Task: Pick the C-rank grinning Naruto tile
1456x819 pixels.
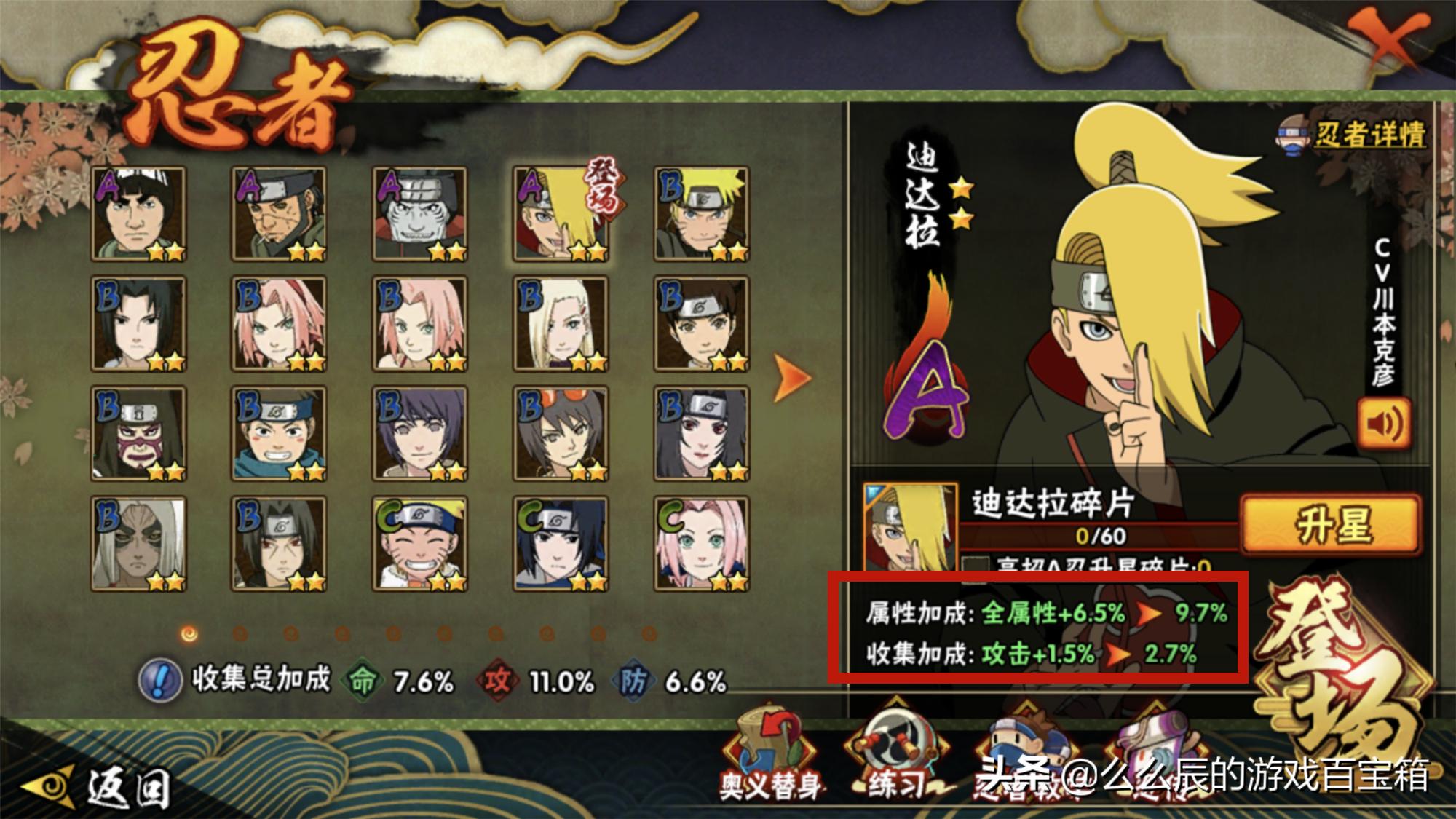Action: 419,544
